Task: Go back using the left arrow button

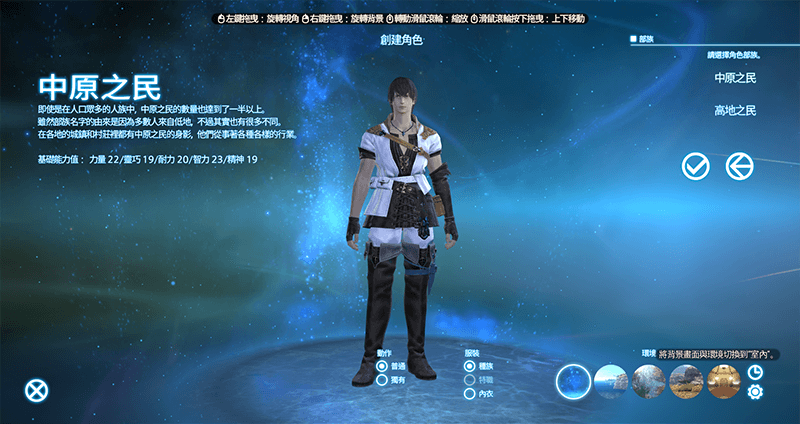Action: (739, 166)
